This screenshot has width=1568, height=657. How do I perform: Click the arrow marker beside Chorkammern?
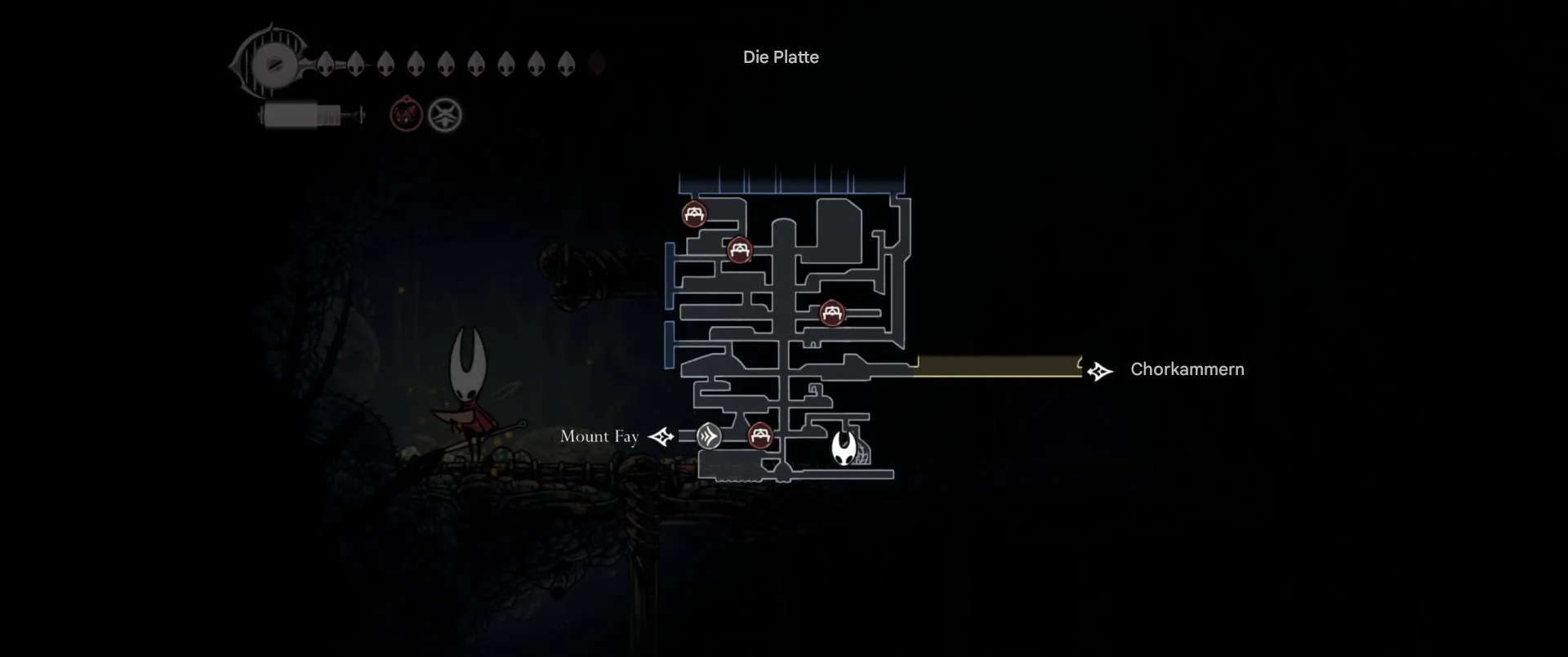click(x=1099, y=372)
